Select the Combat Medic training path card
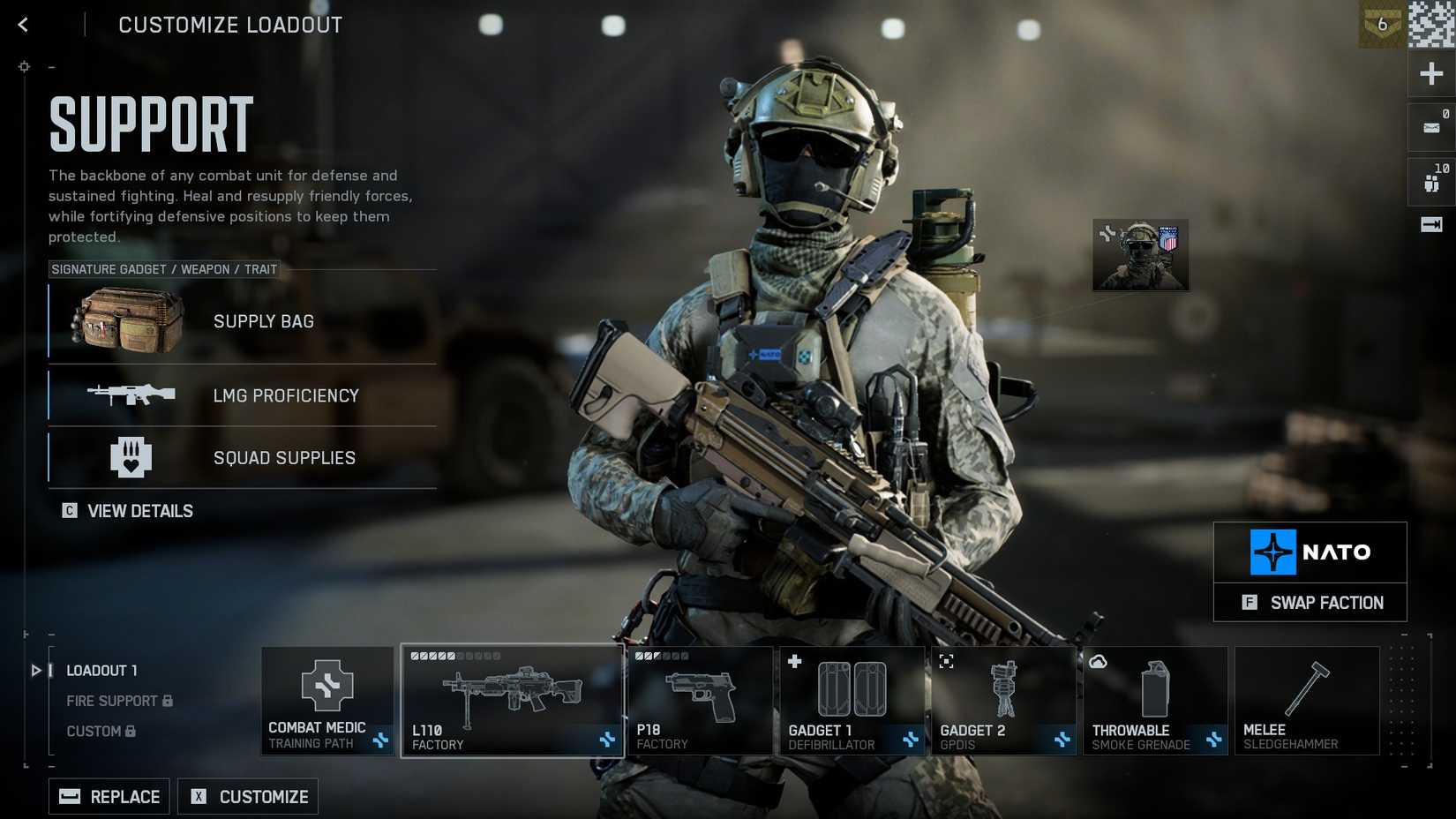This screenshot has height=819, width=1456. [327, 700]
